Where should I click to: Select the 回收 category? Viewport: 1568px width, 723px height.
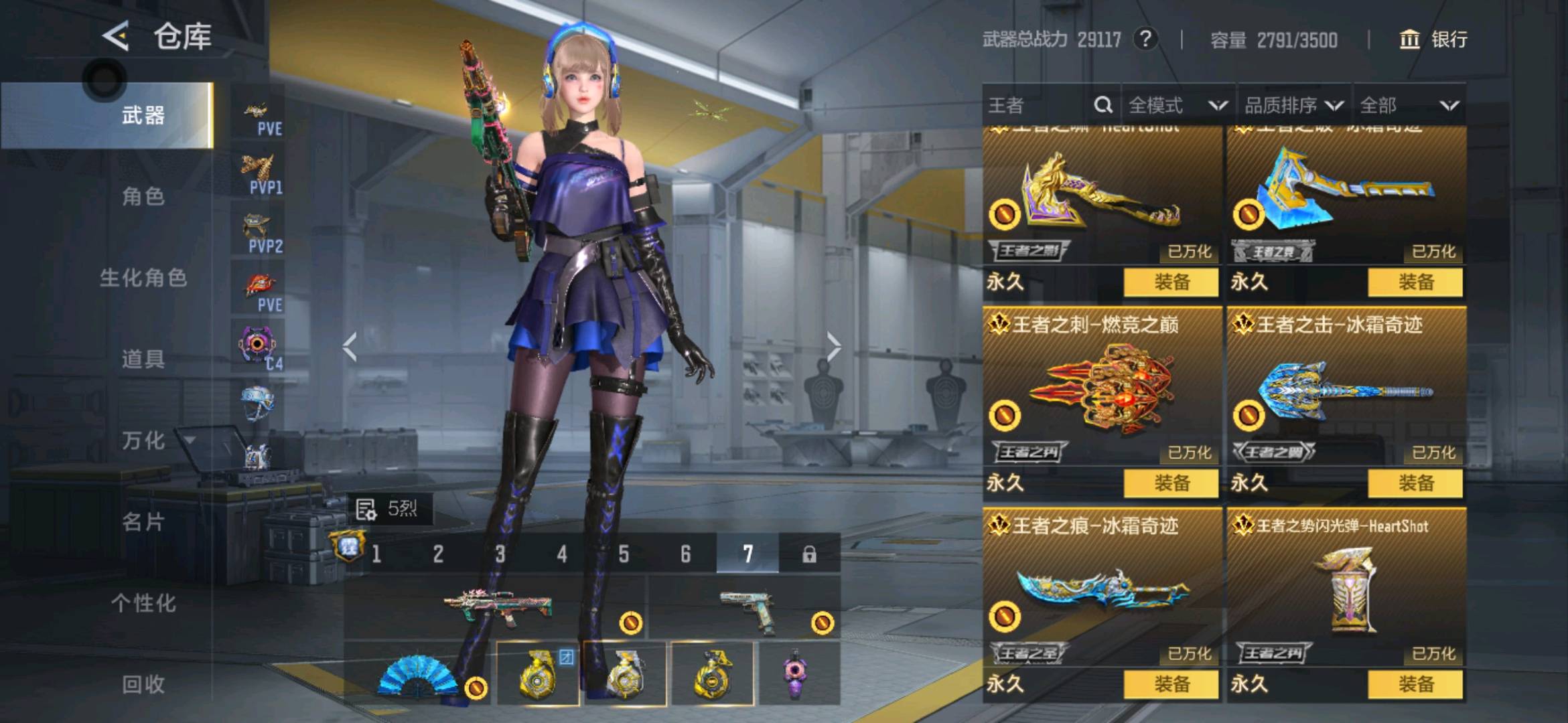click(x=143, y=684)
